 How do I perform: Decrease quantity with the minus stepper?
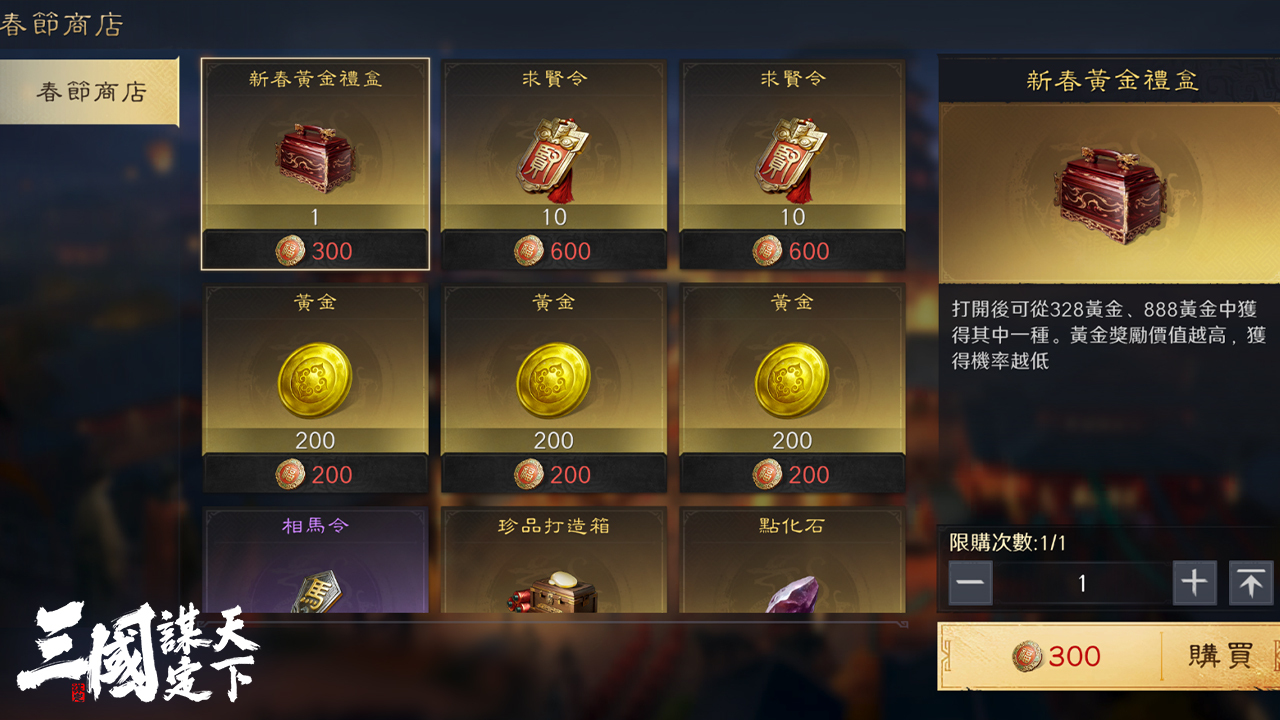pos(969,583)
